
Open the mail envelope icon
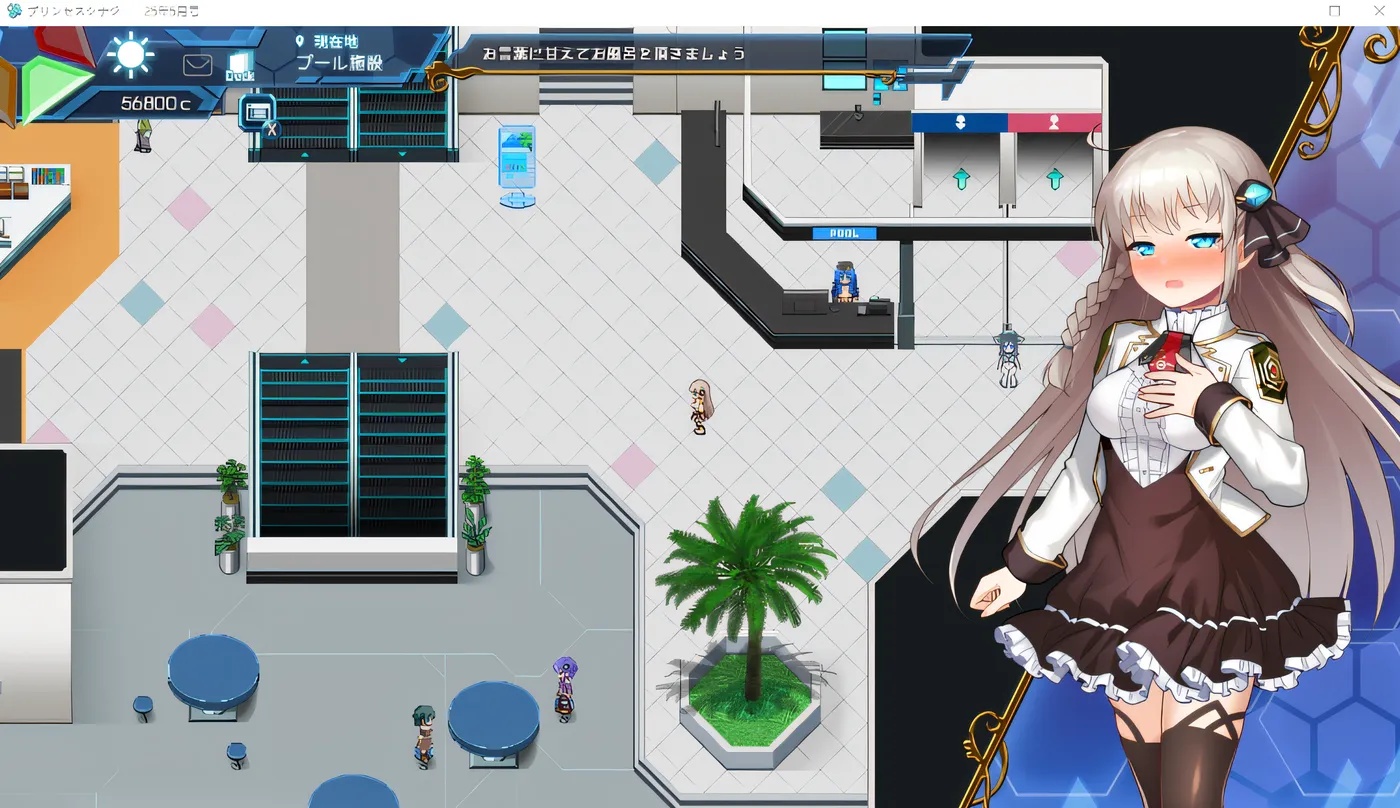[x=196, y=64]
